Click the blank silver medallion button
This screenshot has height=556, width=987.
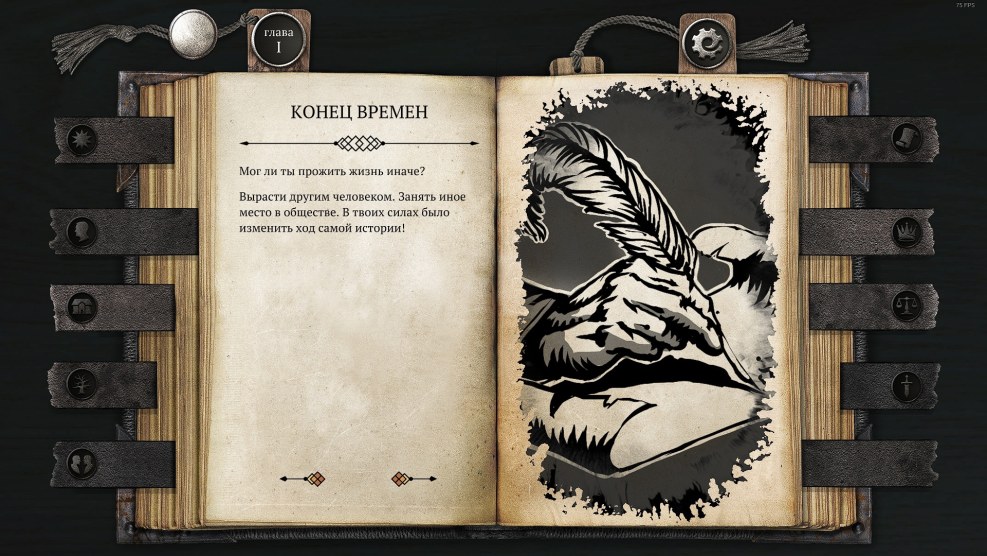click(194, 34)
